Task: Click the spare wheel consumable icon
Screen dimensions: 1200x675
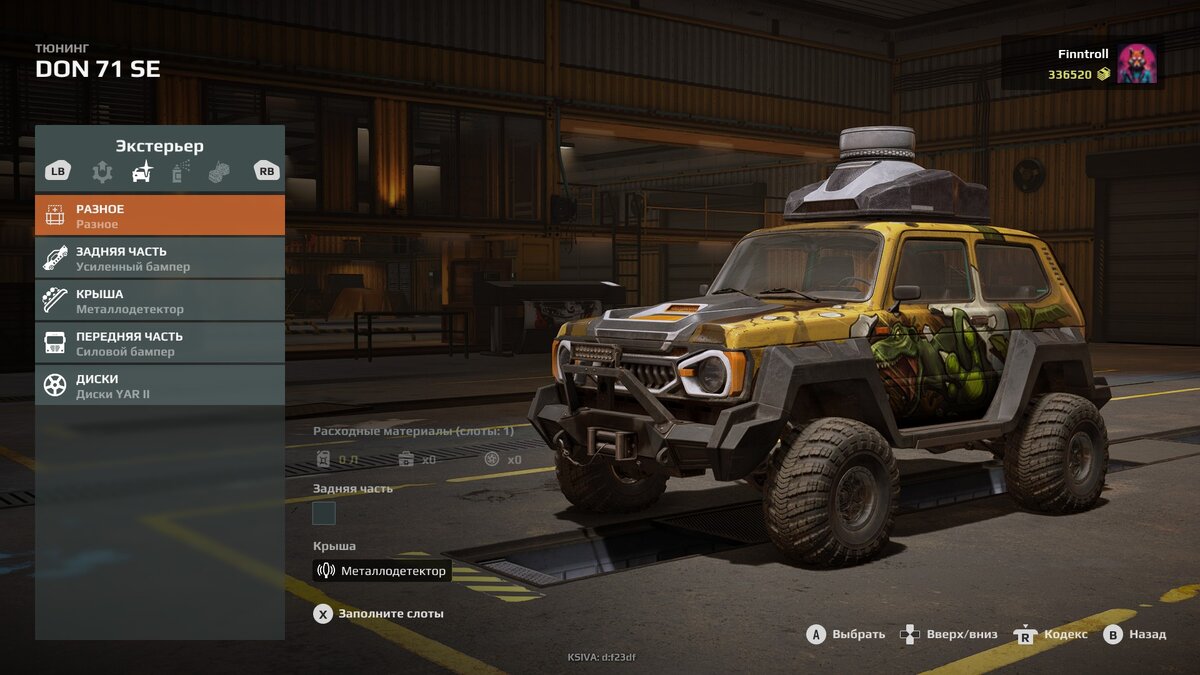Action: pos(491,459)
